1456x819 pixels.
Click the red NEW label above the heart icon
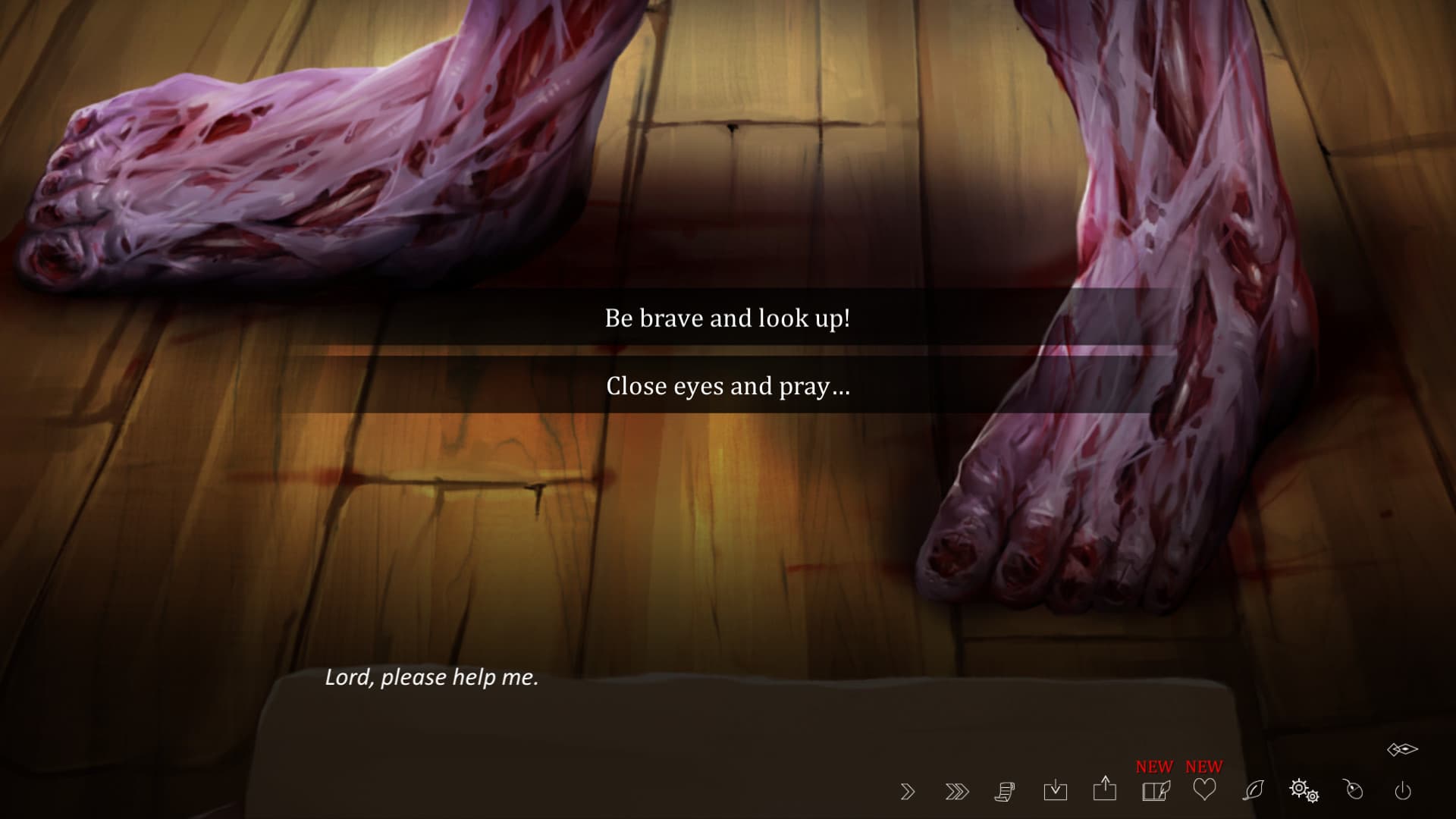pos(1203,766)
